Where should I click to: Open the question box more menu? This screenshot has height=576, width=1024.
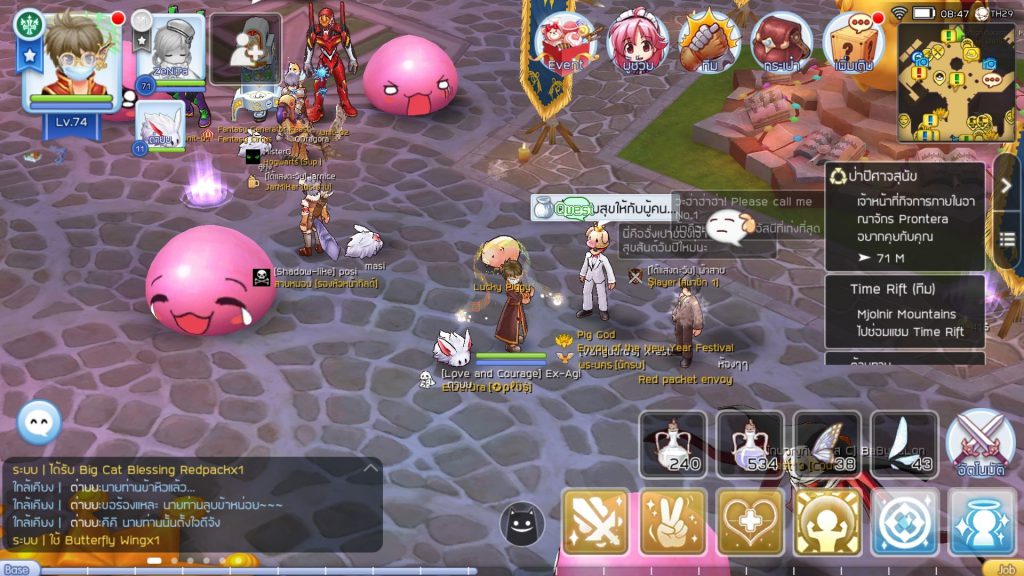853,42
